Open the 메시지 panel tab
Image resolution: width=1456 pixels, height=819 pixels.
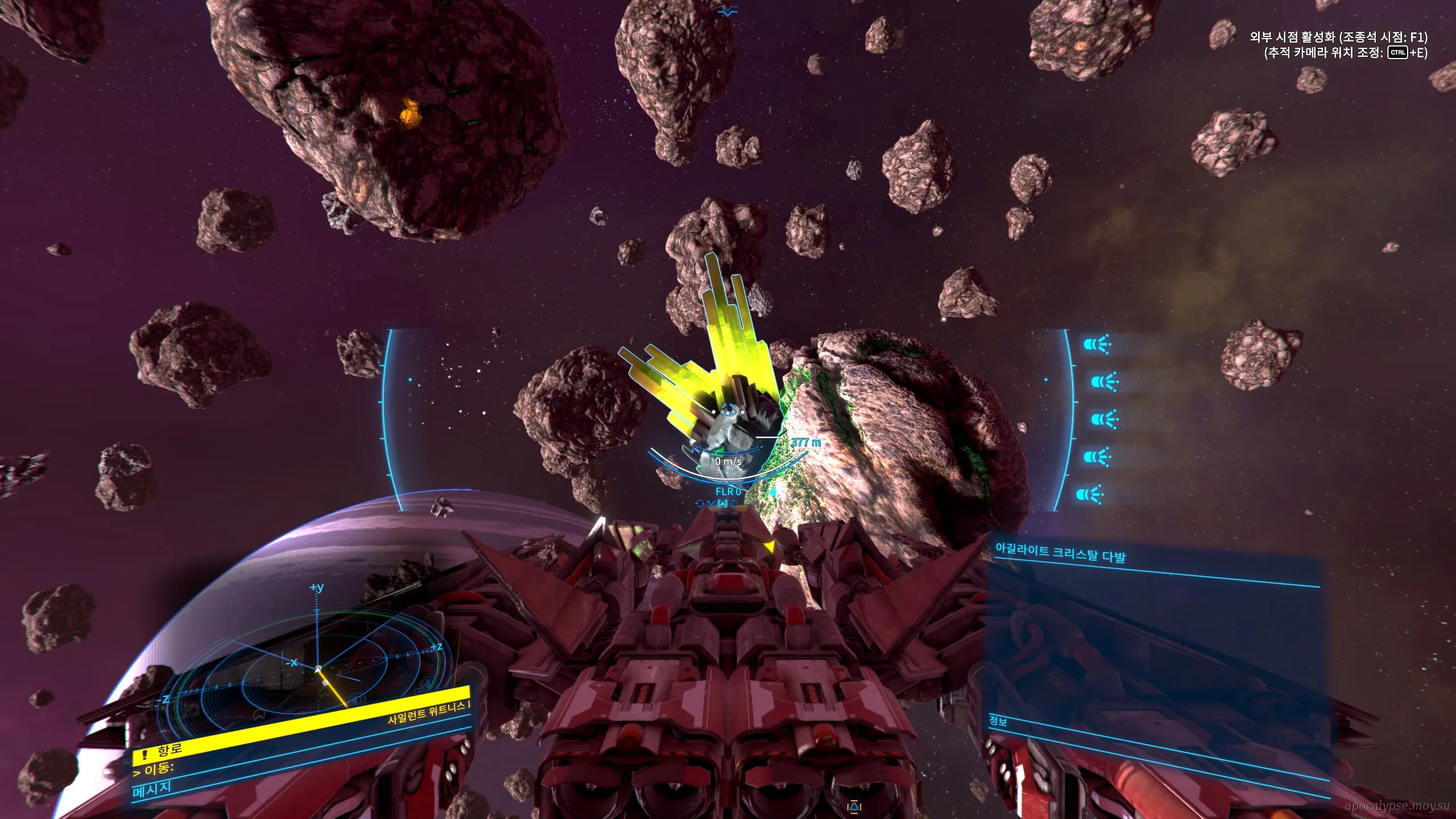click(151, 789)
